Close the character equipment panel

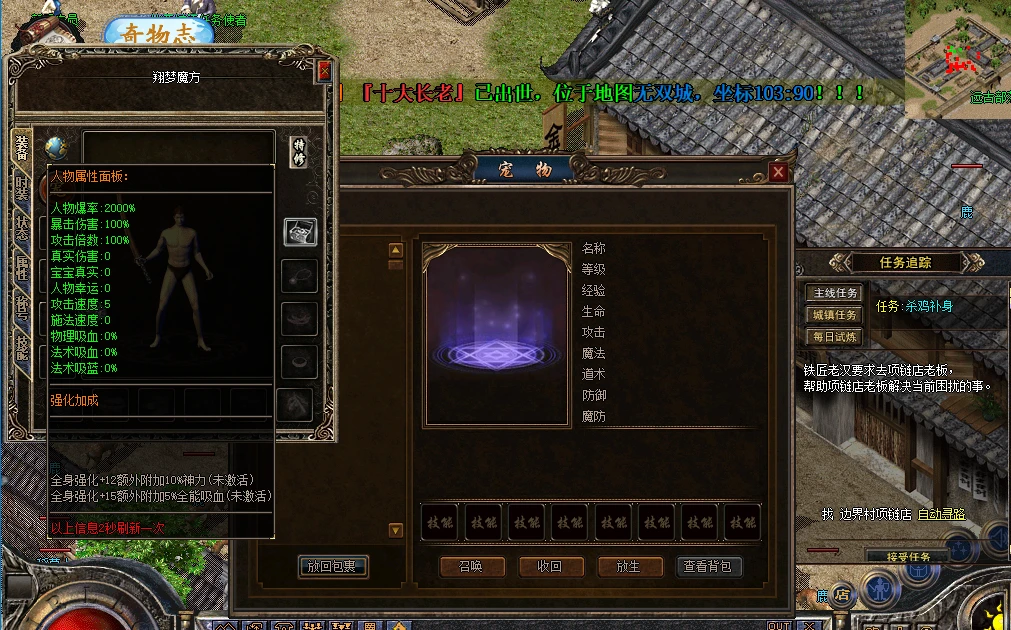[x=324, y=71]
